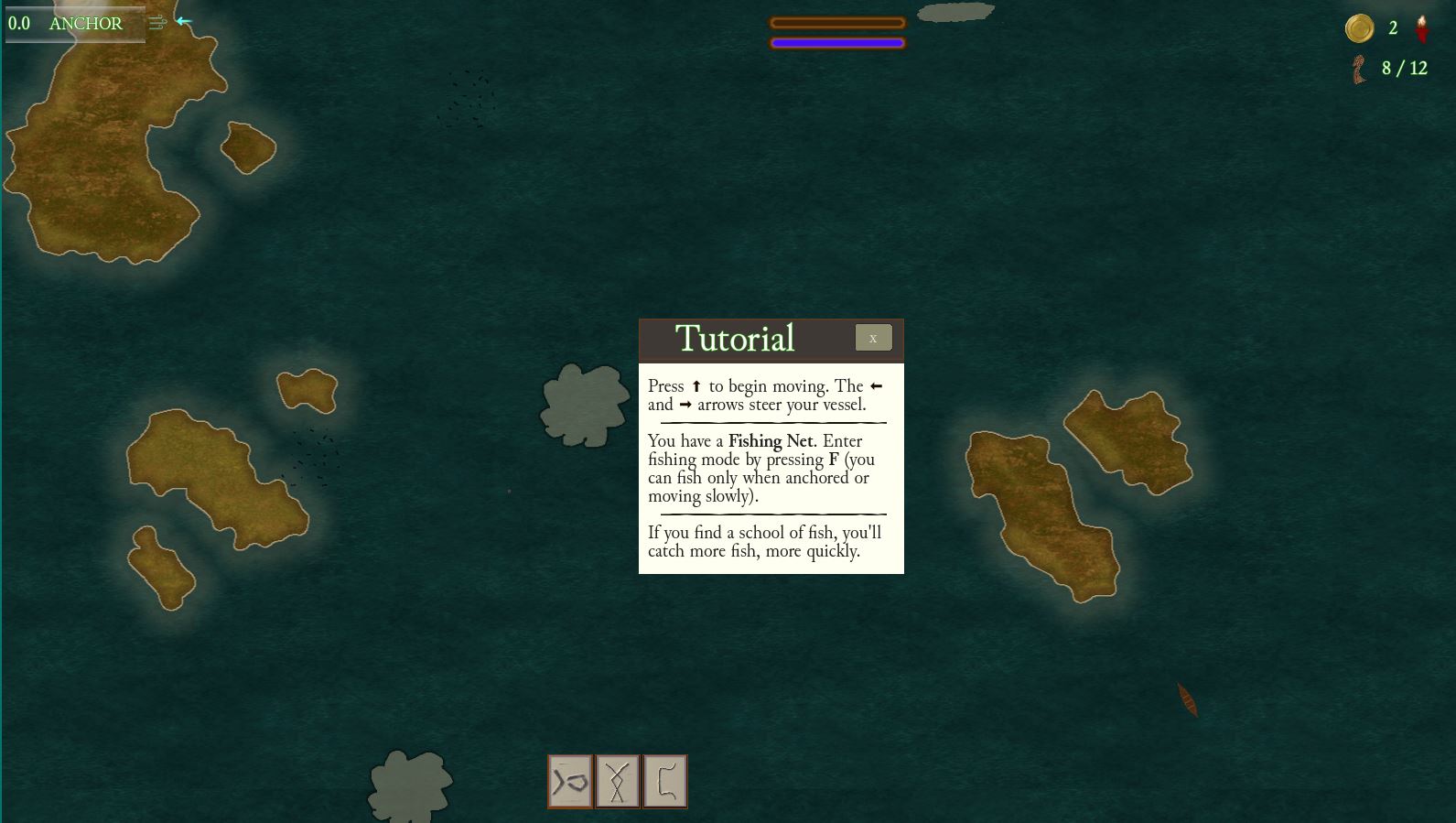Click the wind direction icon
This screenshot has height=823, width=1456.
158,22
